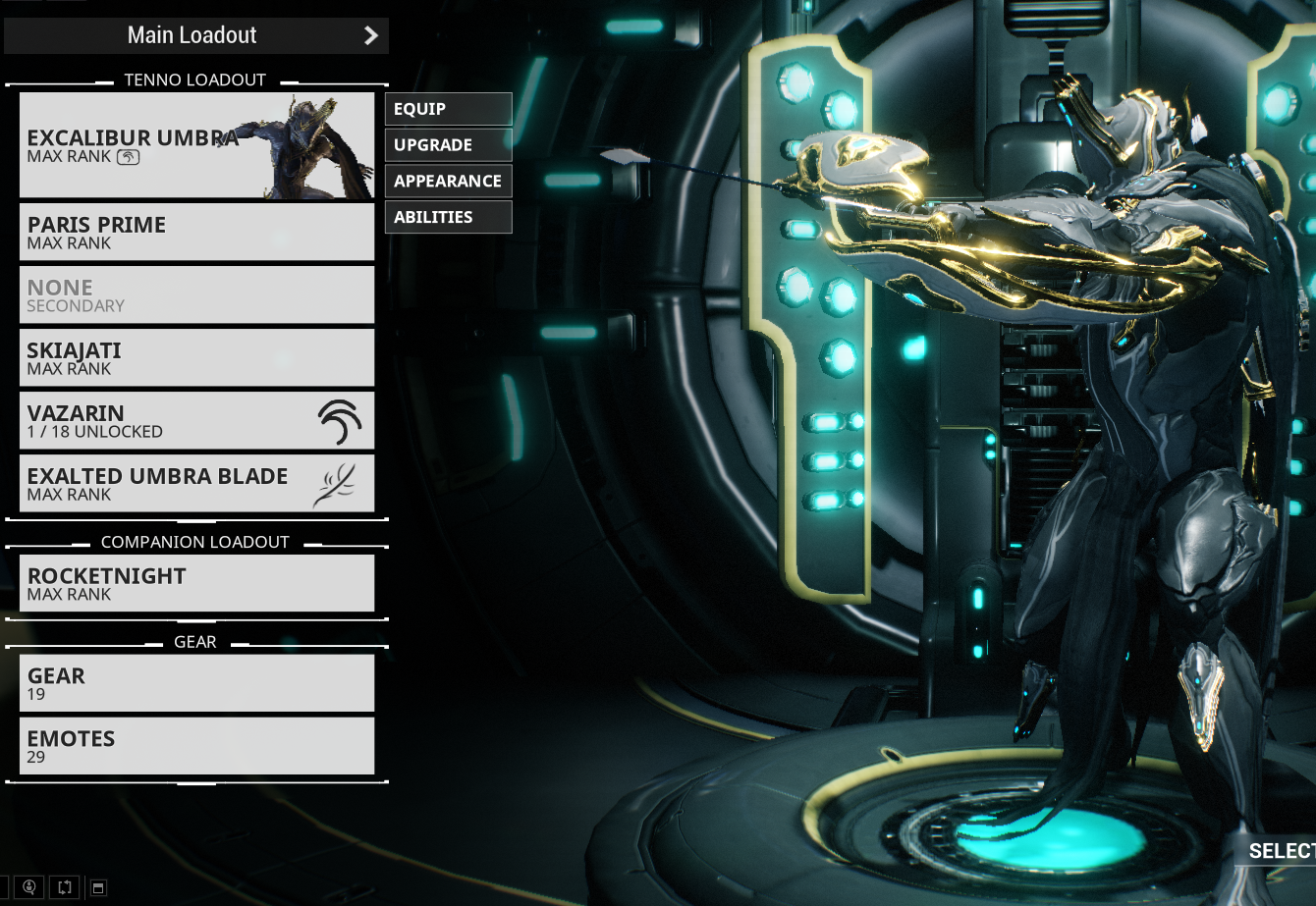
Task: Open the Emotes entry
Action: tap(196, 746)
